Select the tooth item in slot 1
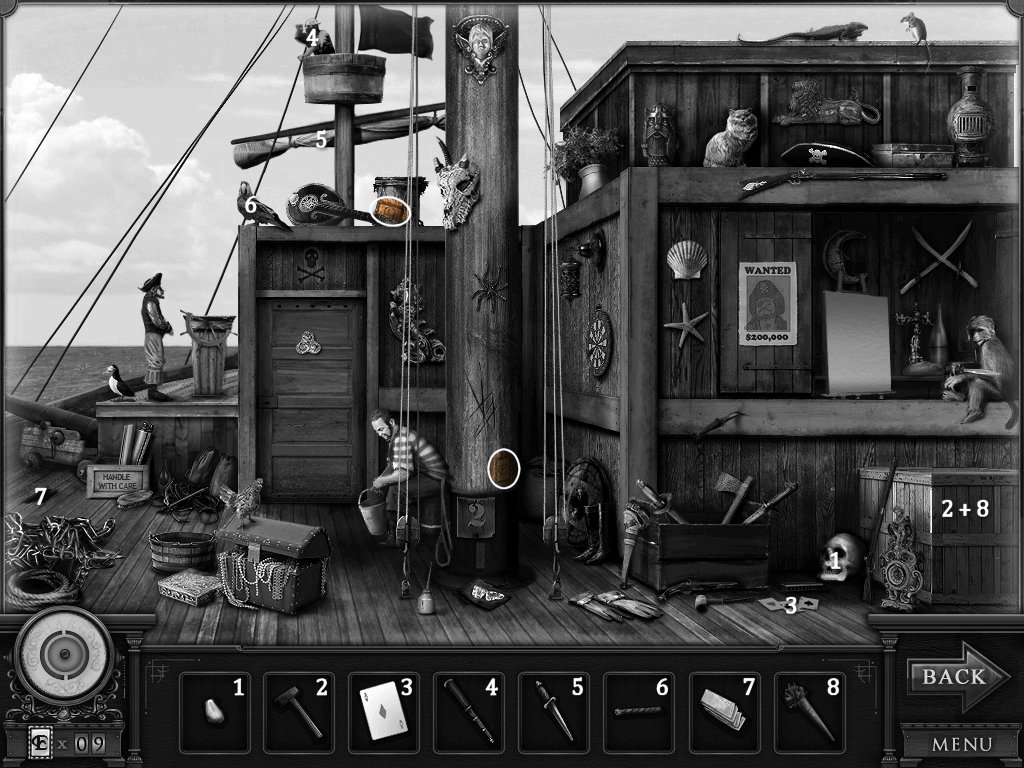Screen dimensions: 1024x768 (214, 712)
